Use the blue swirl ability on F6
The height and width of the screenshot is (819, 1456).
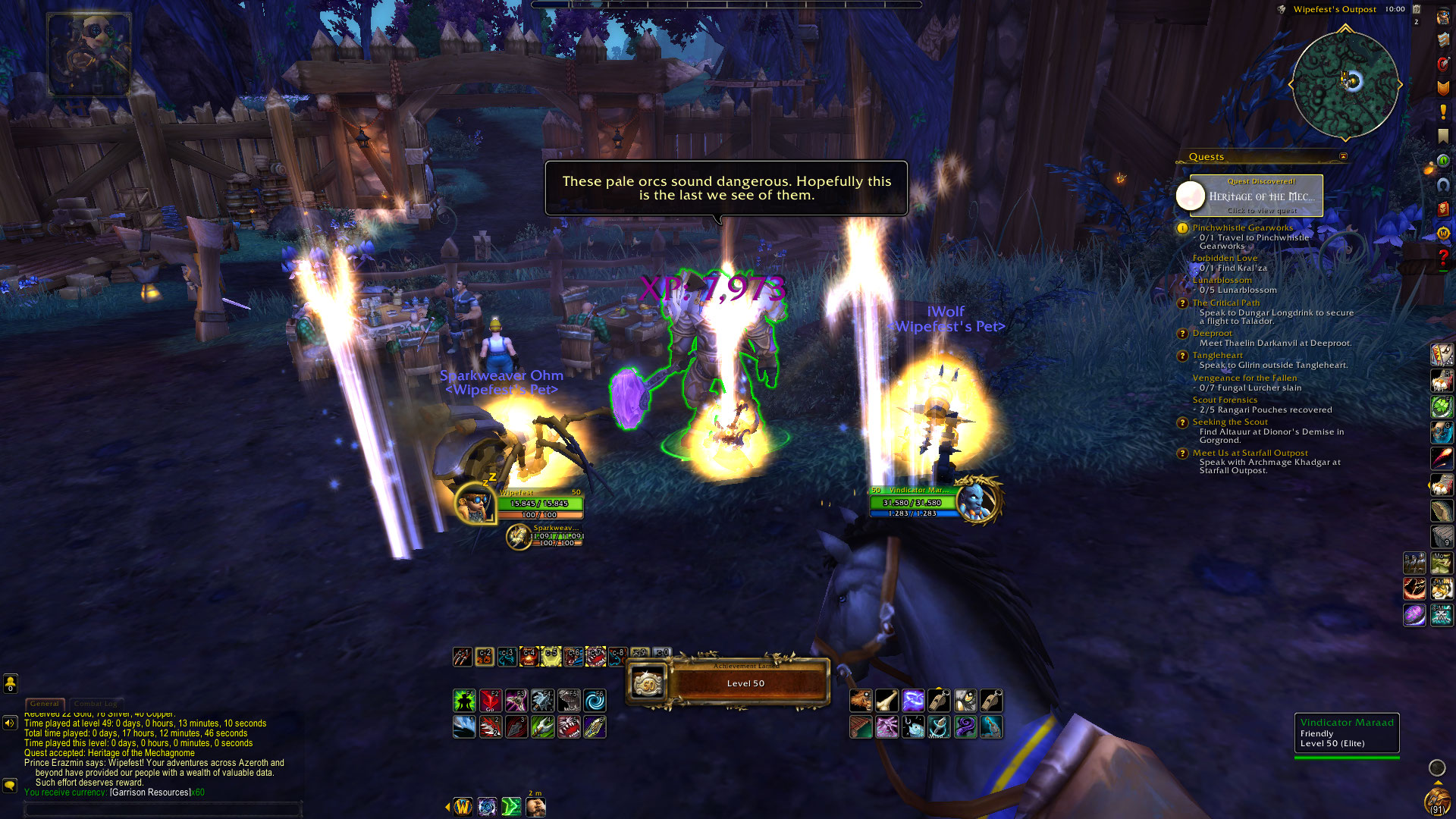[595, 700]
